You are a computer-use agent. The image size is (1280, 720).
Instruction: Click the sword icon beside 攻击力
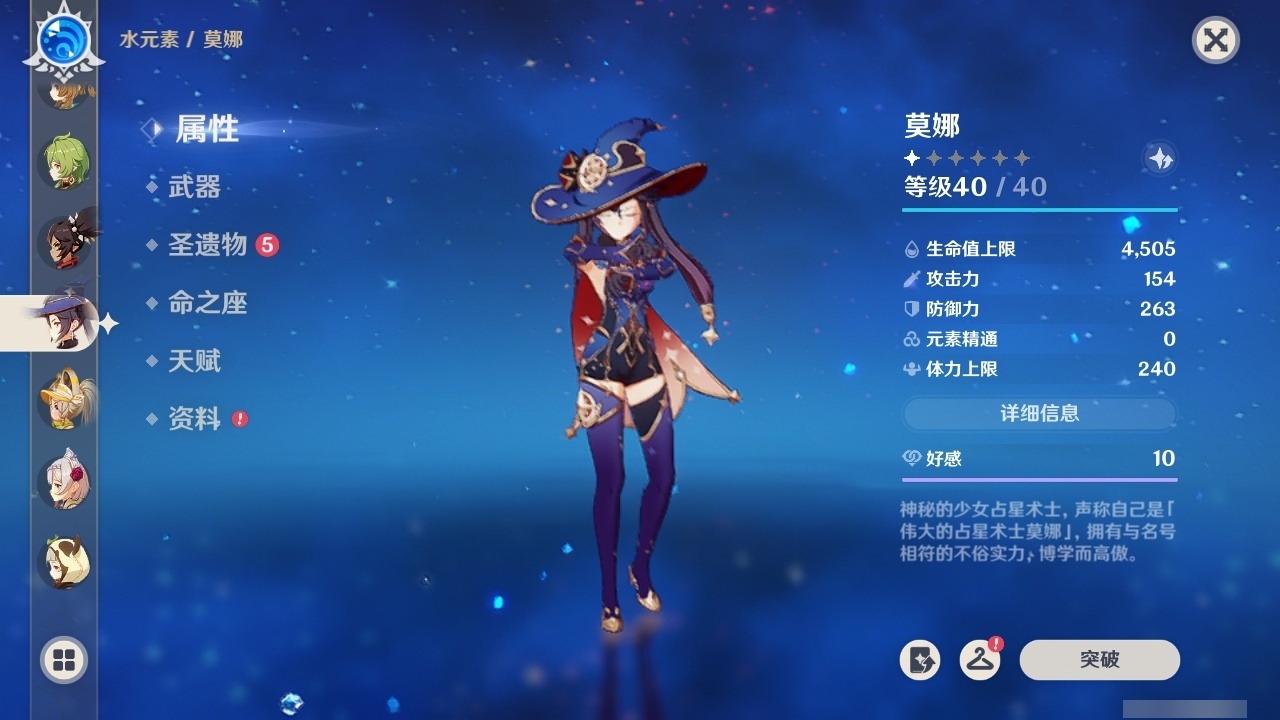(911, 279)
